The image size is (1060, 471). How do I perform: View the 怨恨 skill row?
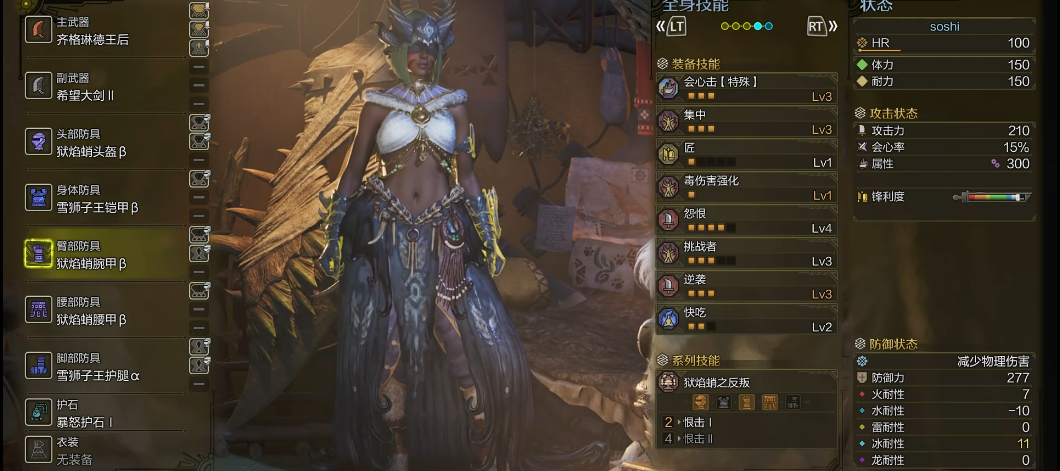[x=746, y=221]
